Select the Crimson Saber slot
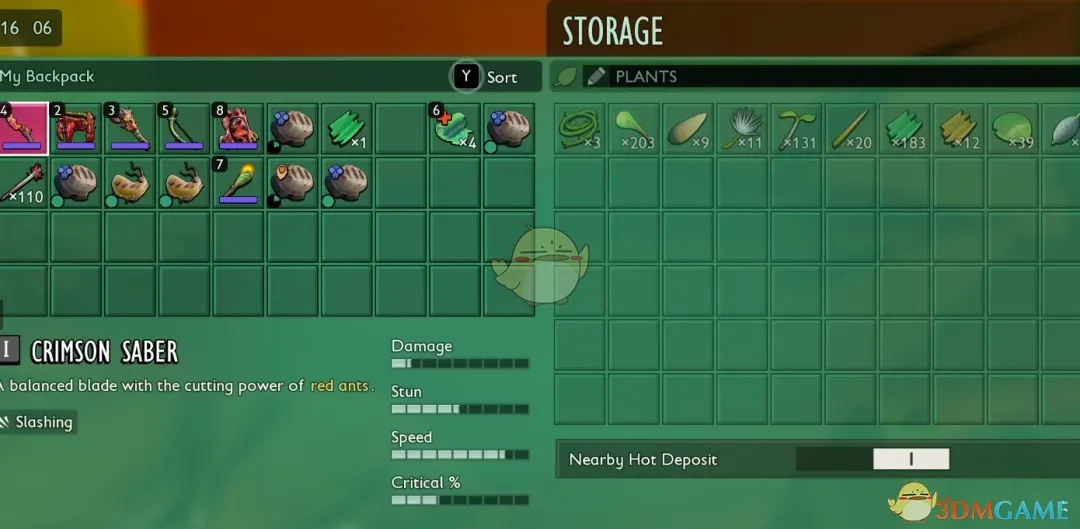This screenshot has width=1080, height=529. coord(24,128)
